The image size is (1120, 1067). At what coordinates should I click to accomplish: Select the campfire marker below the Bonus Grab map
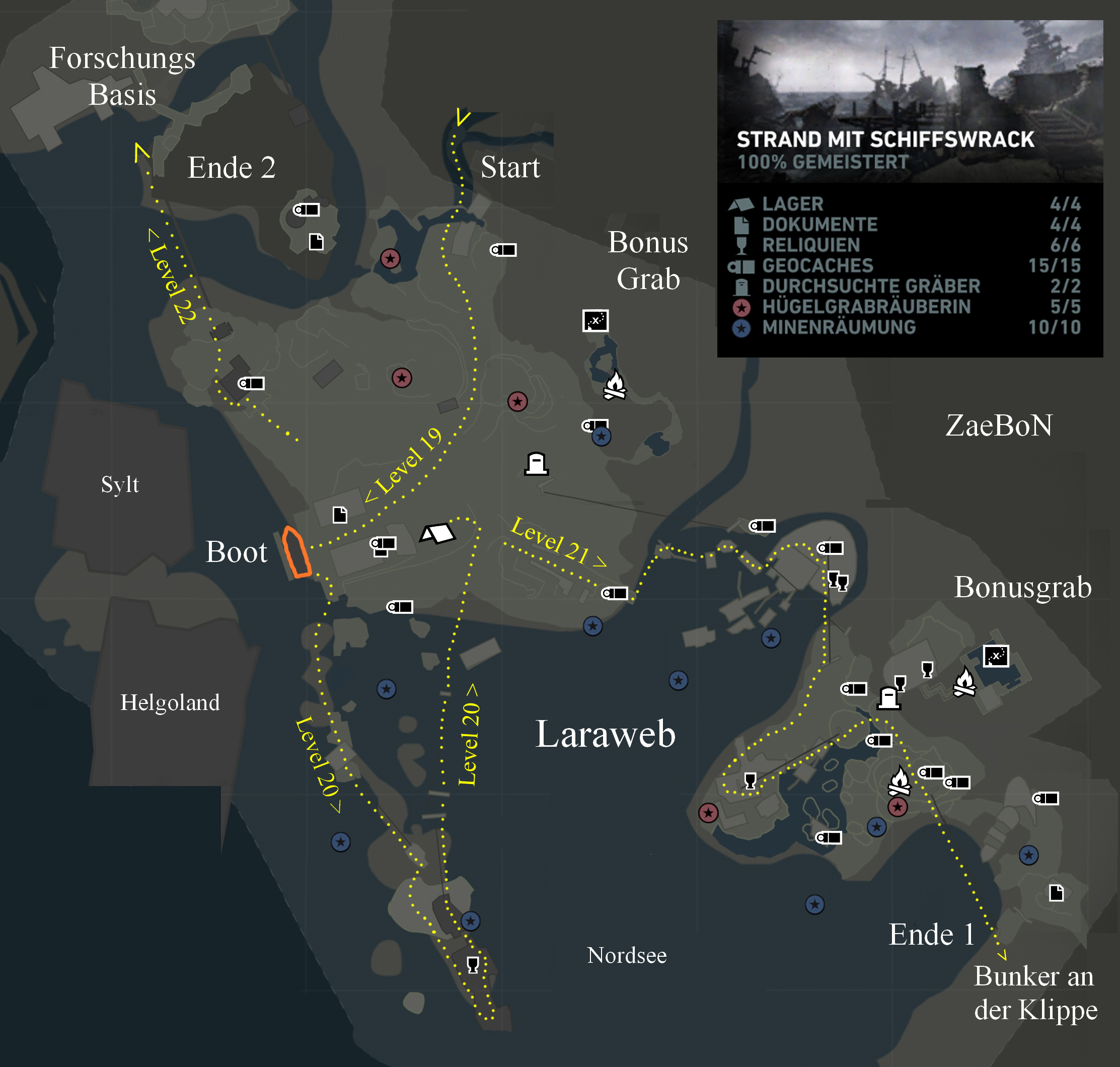[615, 386]
